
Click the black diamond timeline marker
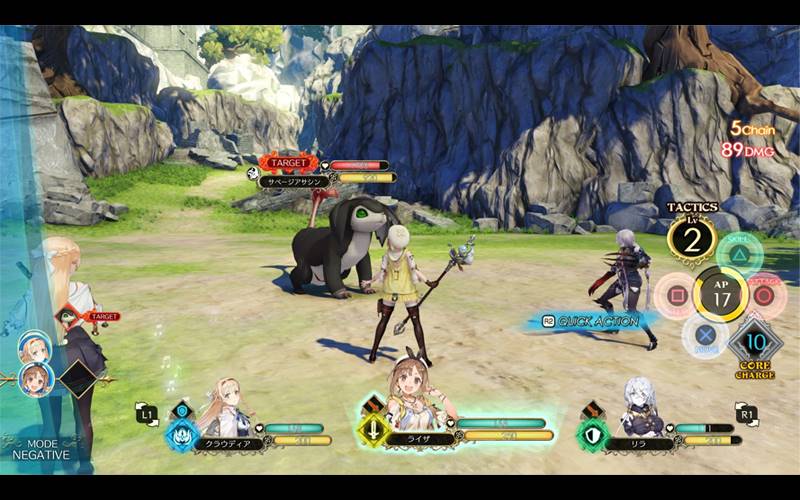click(x=78, y=378)
